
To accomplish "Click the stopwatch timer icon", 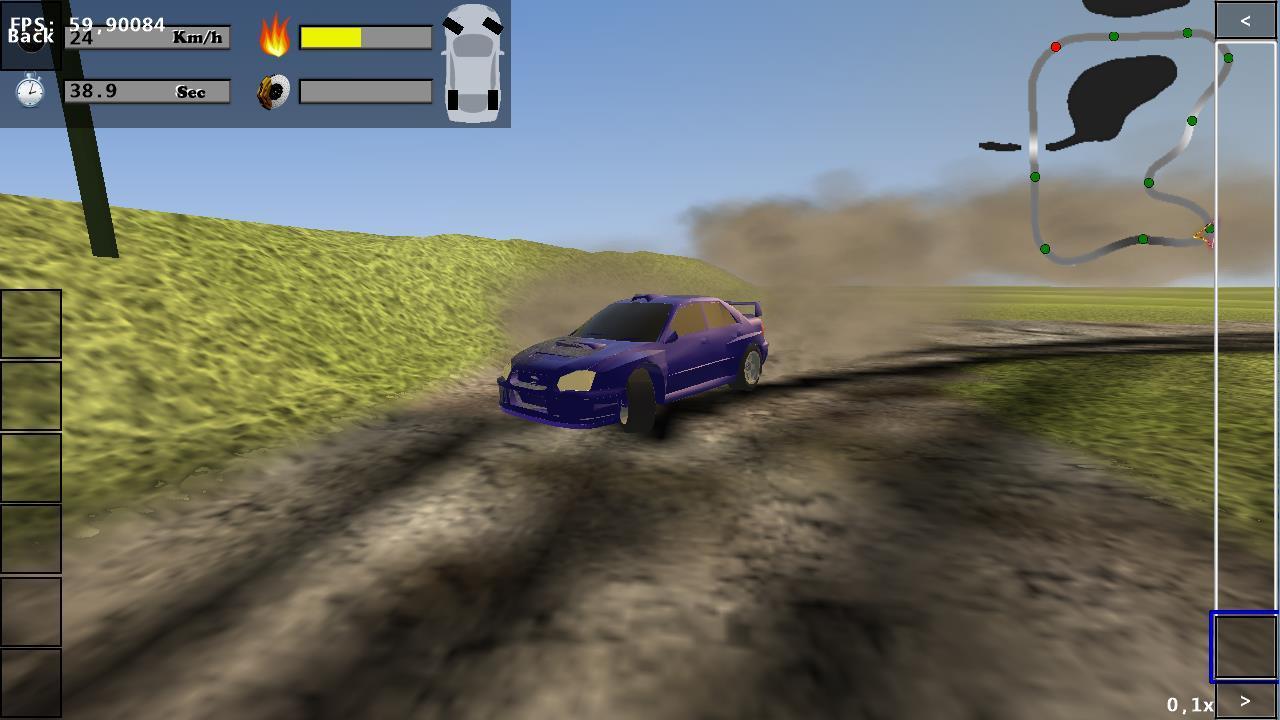I will (30, 91).
